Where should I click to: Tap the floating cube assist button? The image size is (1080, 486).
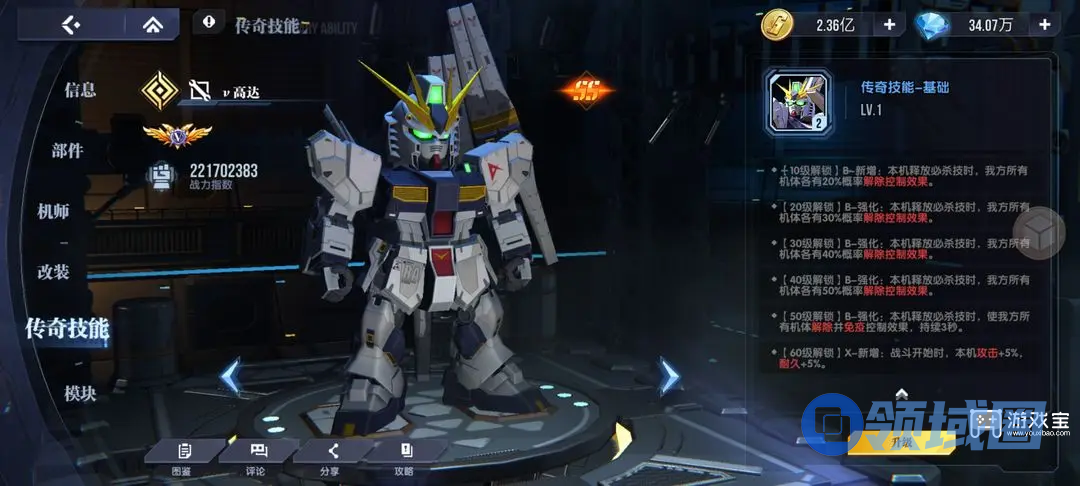tap(1039, 233)
